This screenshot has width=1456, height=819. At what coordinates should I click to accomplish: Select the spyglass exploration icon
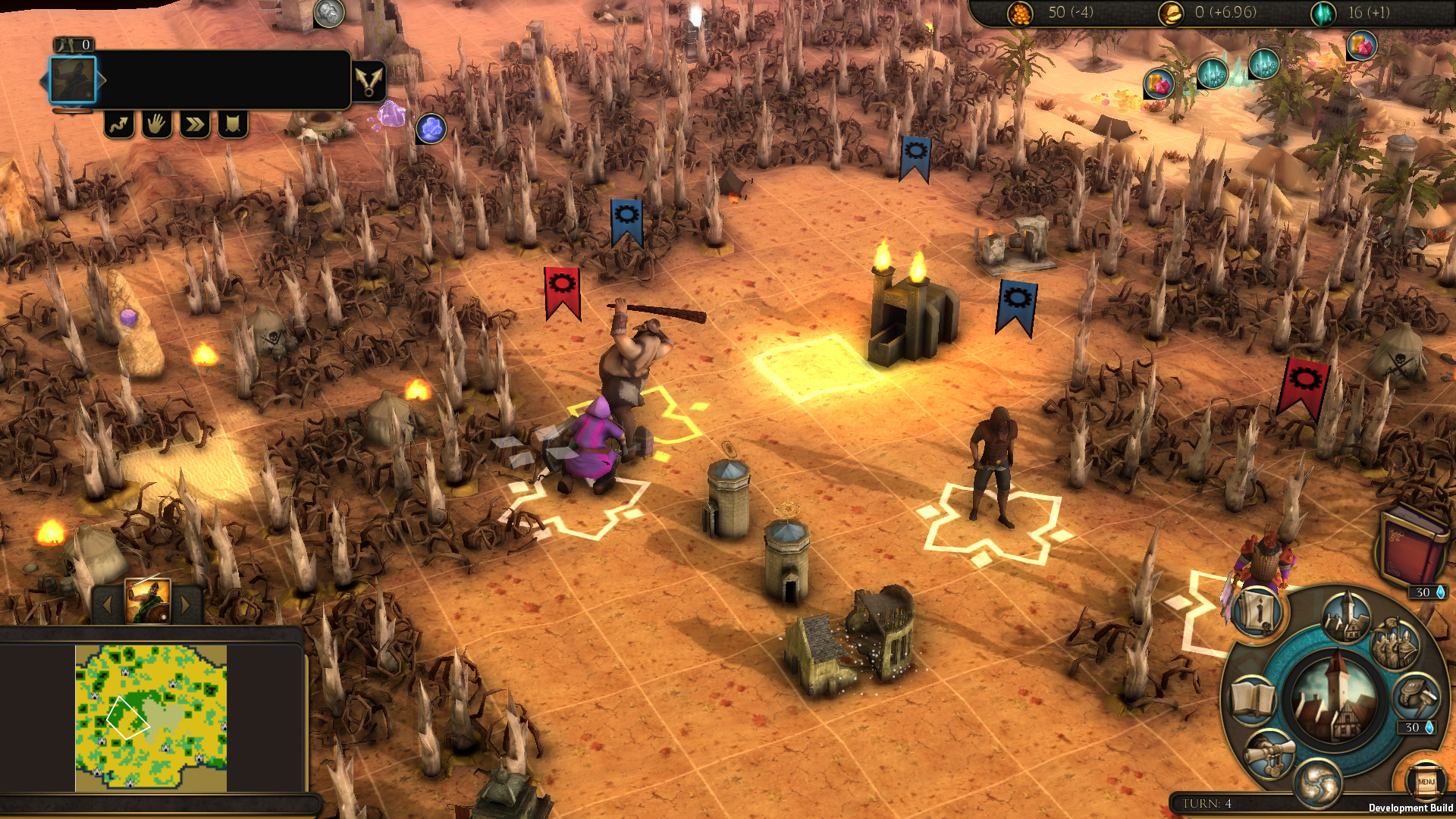point(1271,755)
